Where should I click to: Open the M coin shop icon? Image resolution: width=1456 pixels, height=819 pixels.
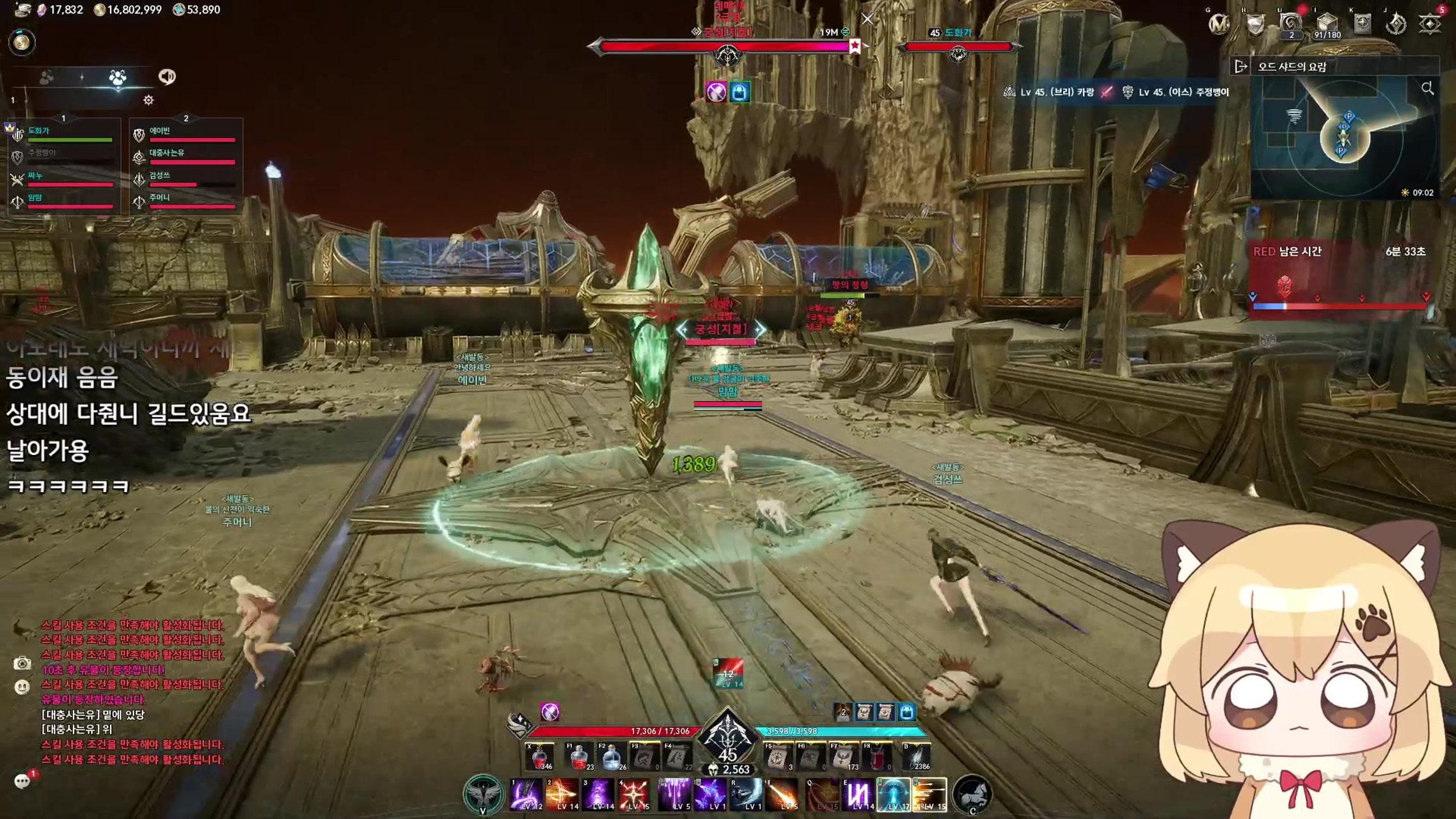click(1219, 24)
